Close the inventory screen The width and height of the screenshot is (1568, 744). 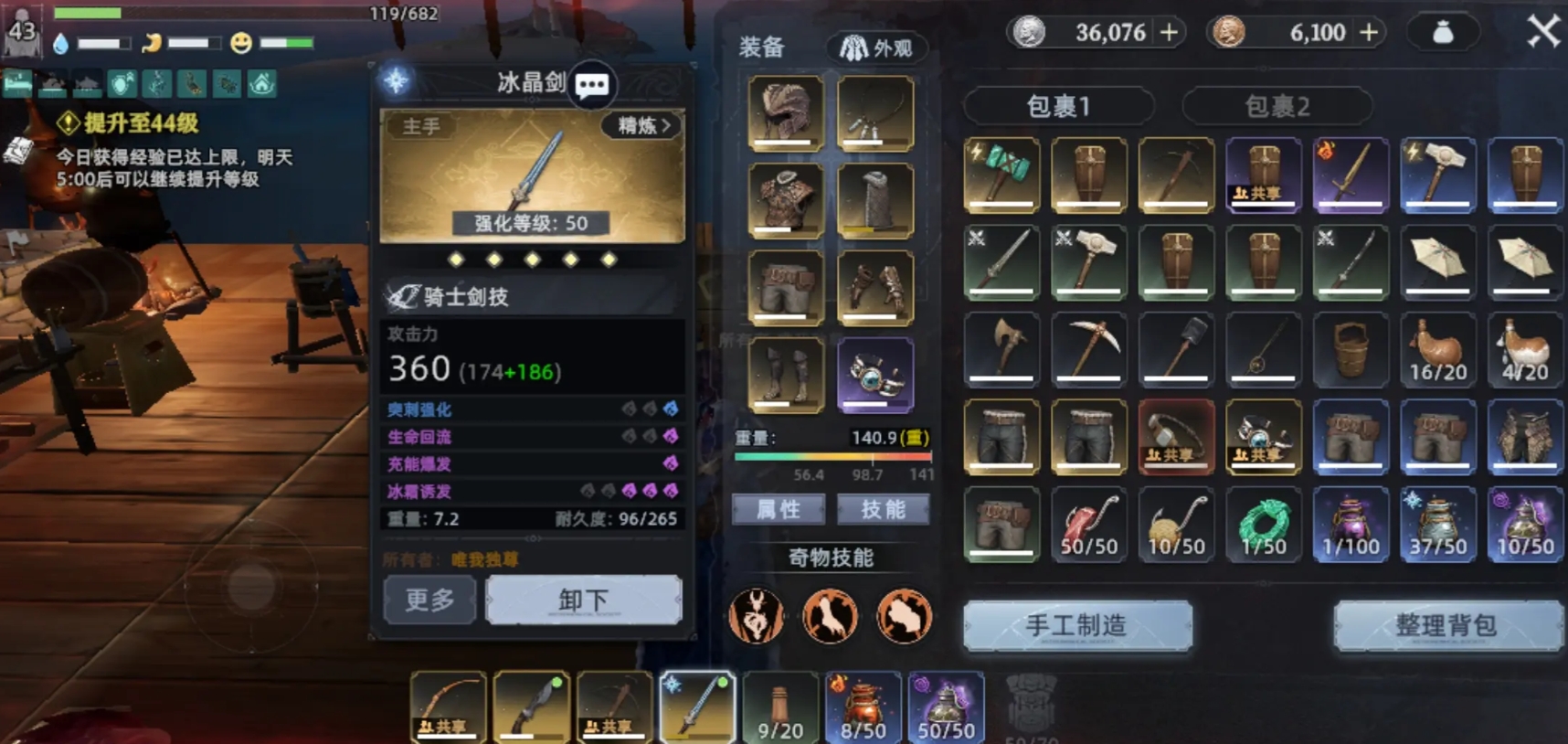pos(1543,32)
